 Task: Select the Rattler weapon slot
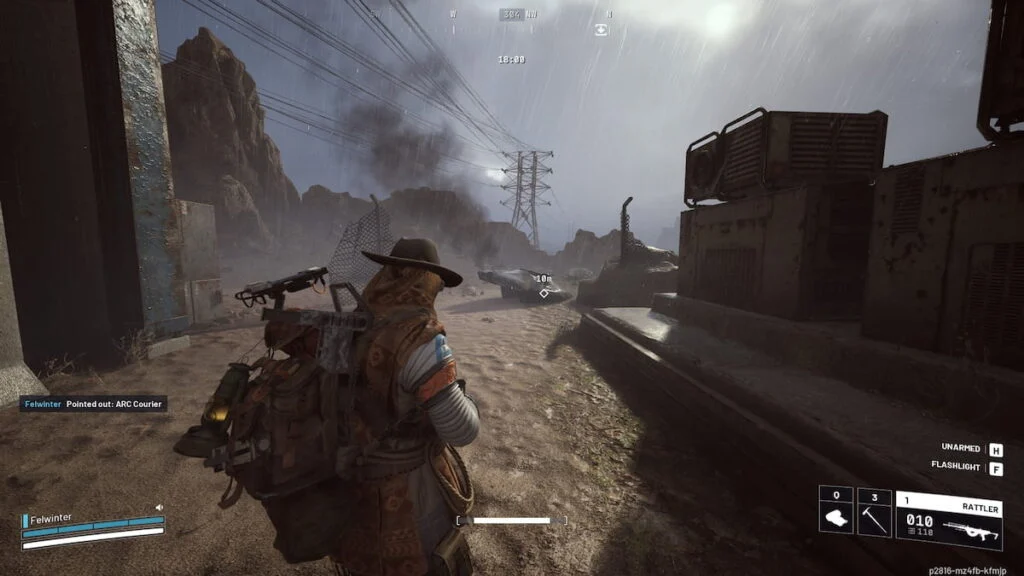click(x=949, y=520)
